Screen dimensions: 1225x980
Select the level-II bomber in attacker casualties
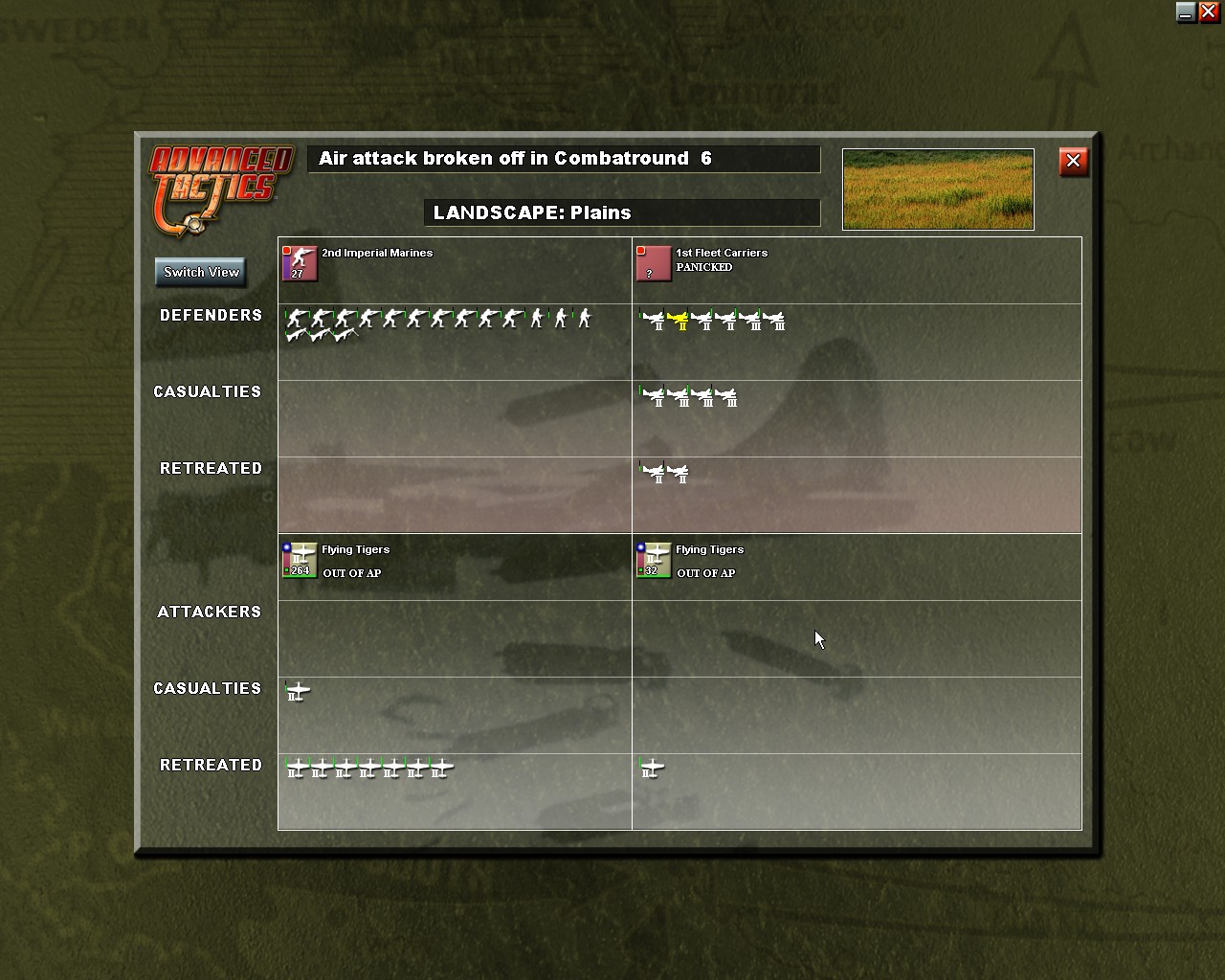pyautogui.click(x=298, y=690)
